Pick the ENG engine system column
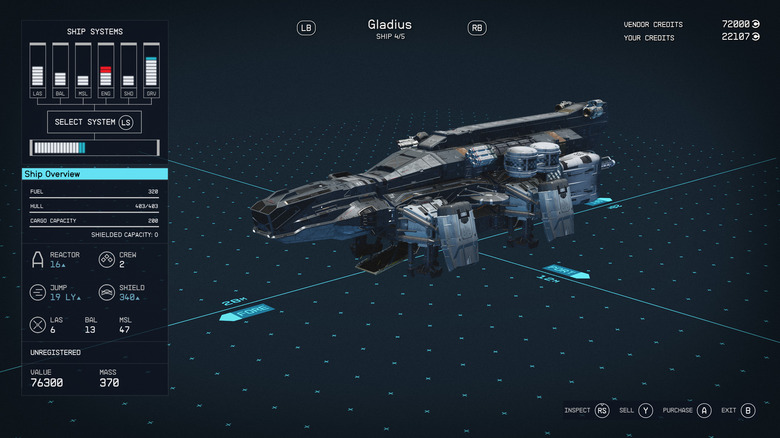This screenshot has width=780, height=438. tap(106, 70)
